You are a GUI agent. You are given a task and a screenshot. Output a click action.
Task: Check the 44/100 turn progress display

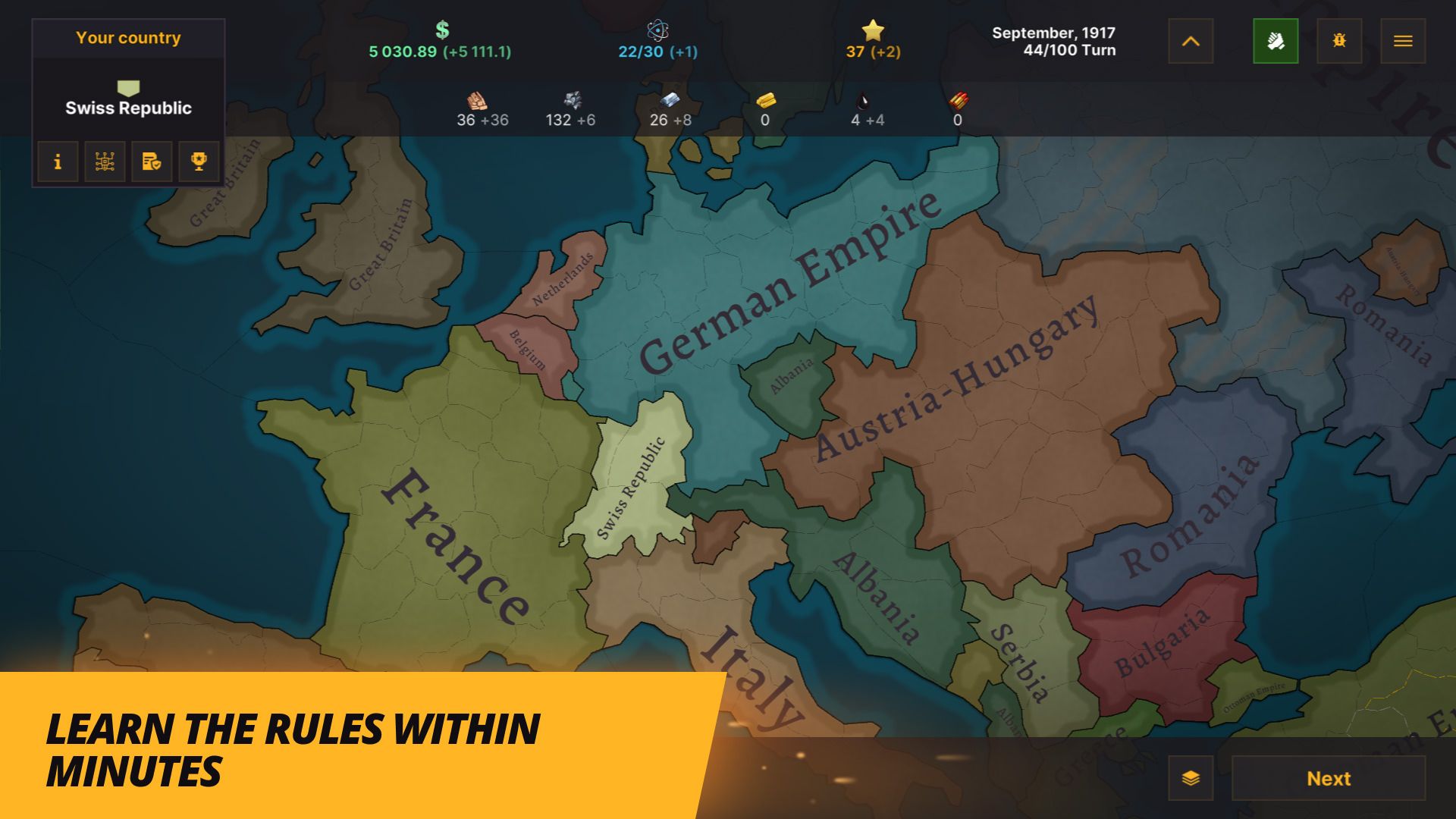click(x=1069, y=49)
